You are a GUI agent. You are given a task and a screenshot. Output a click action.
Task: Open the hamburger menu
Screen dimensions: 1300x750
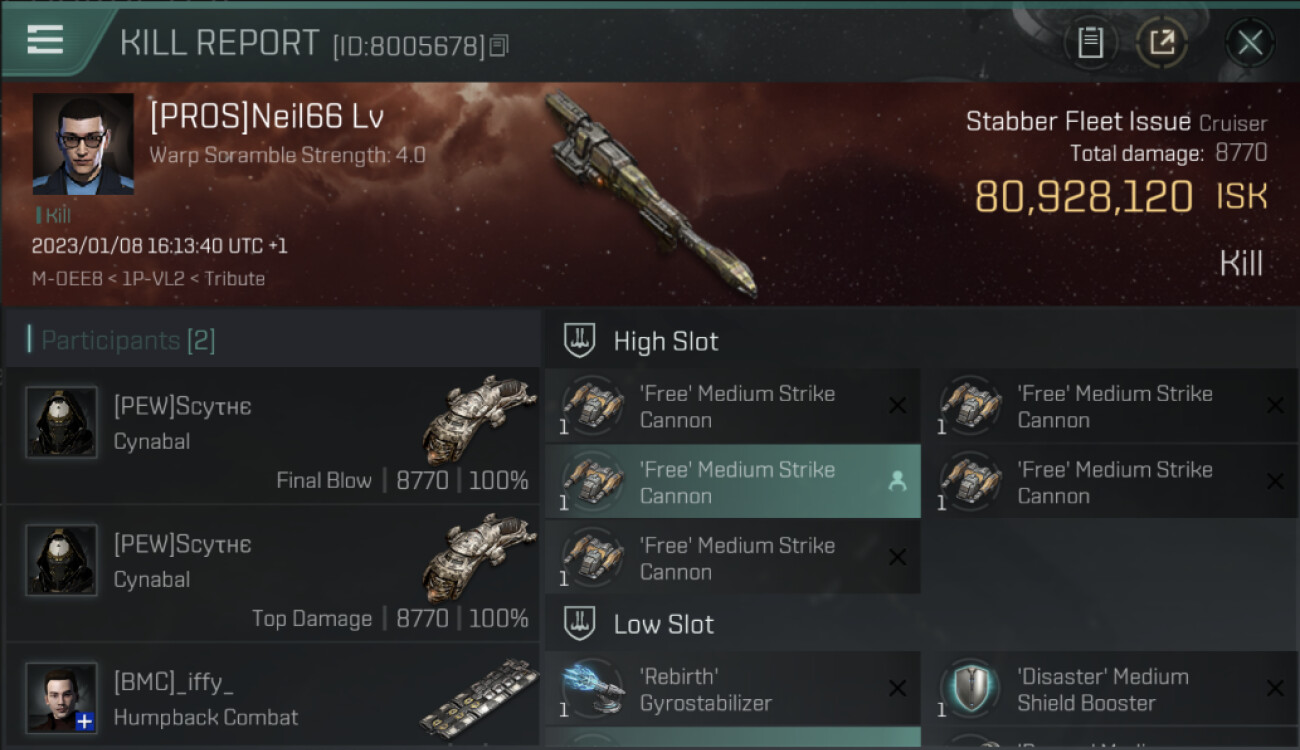click(45, 40)
